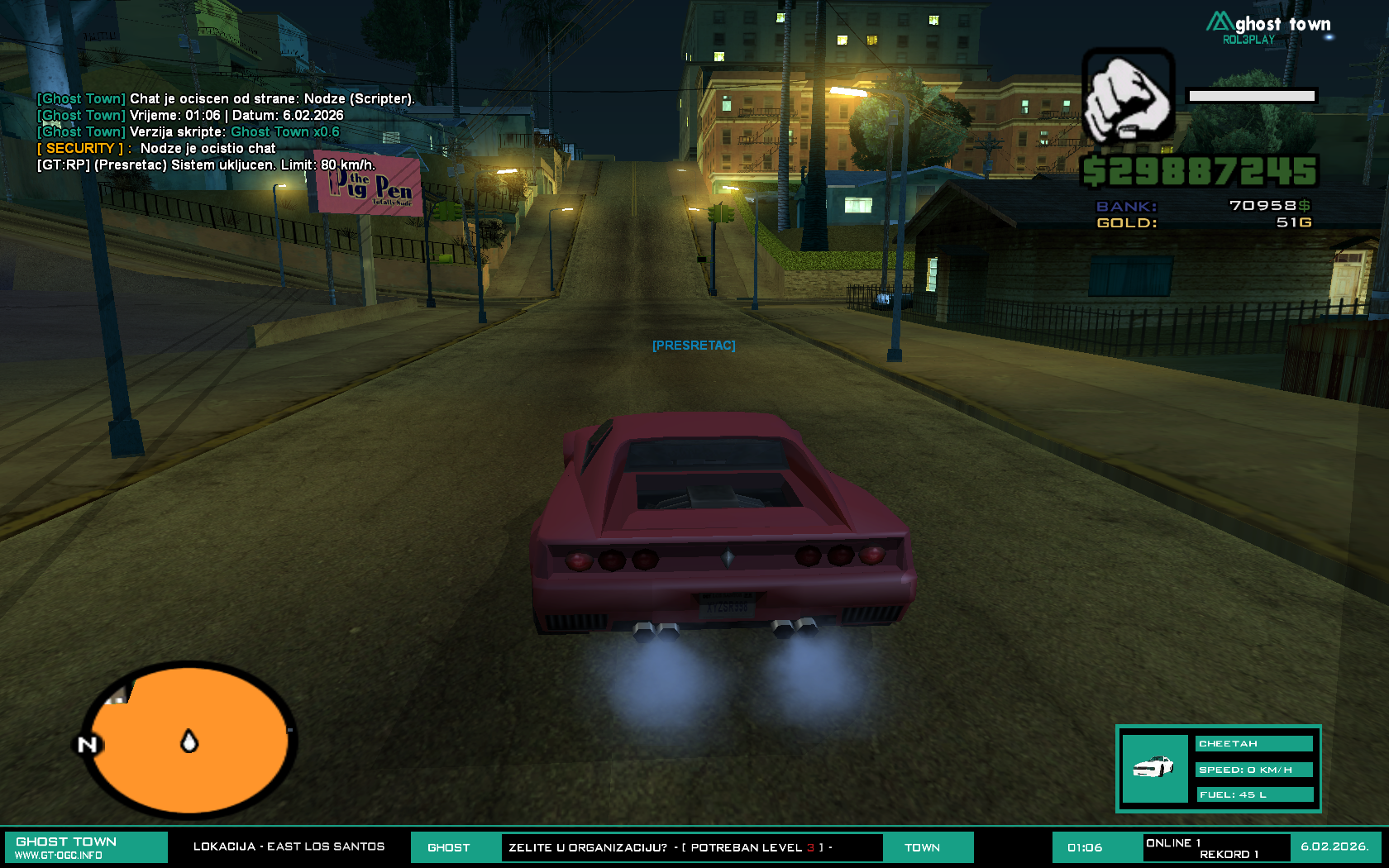Click the Ghost Town Roleplay server logo
The height and width of the screenshot is (868, 1389).
(x=1269, y=27)
